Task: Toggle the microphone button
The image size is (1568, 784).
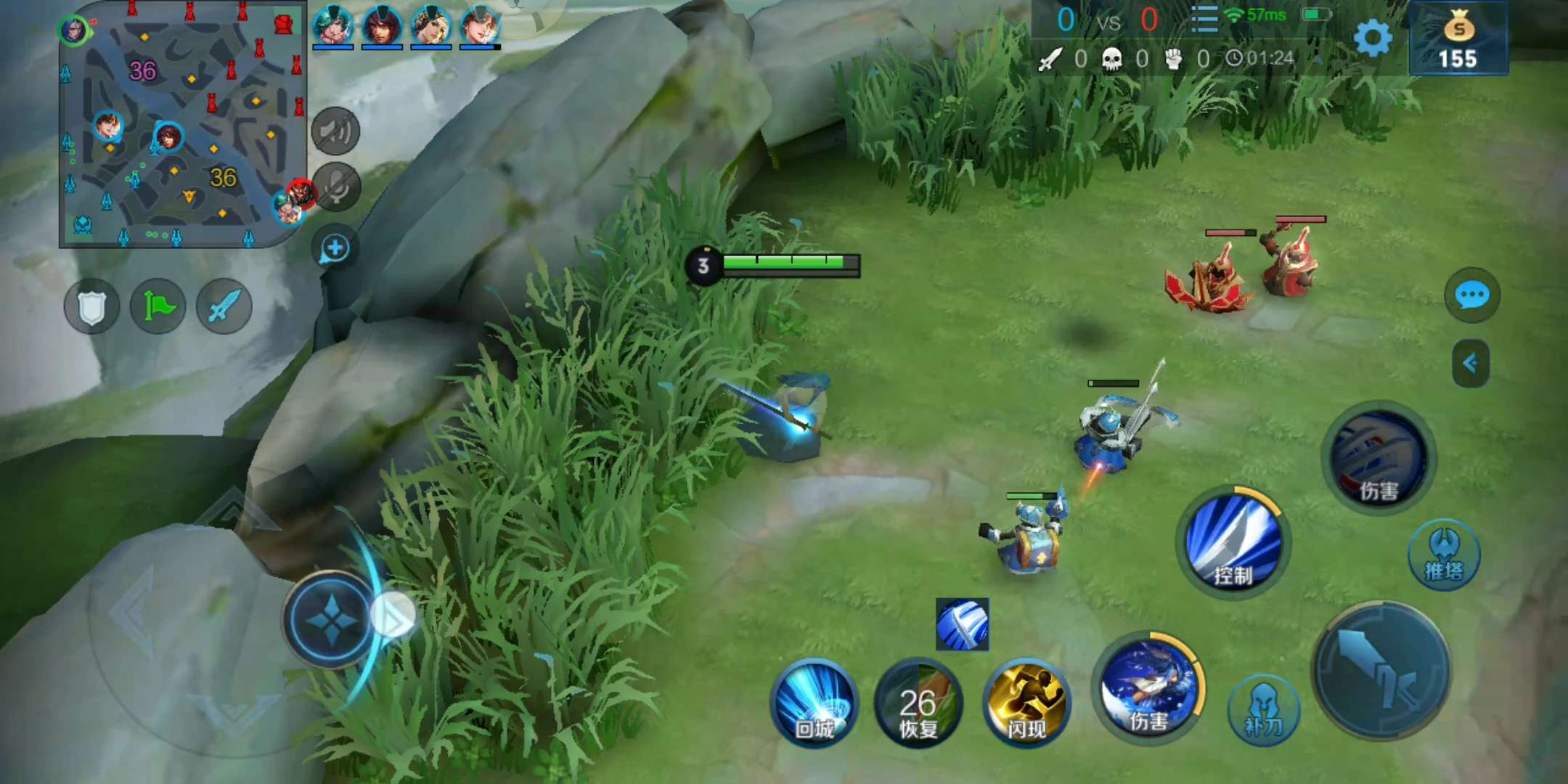Action: tap(335, 188)
